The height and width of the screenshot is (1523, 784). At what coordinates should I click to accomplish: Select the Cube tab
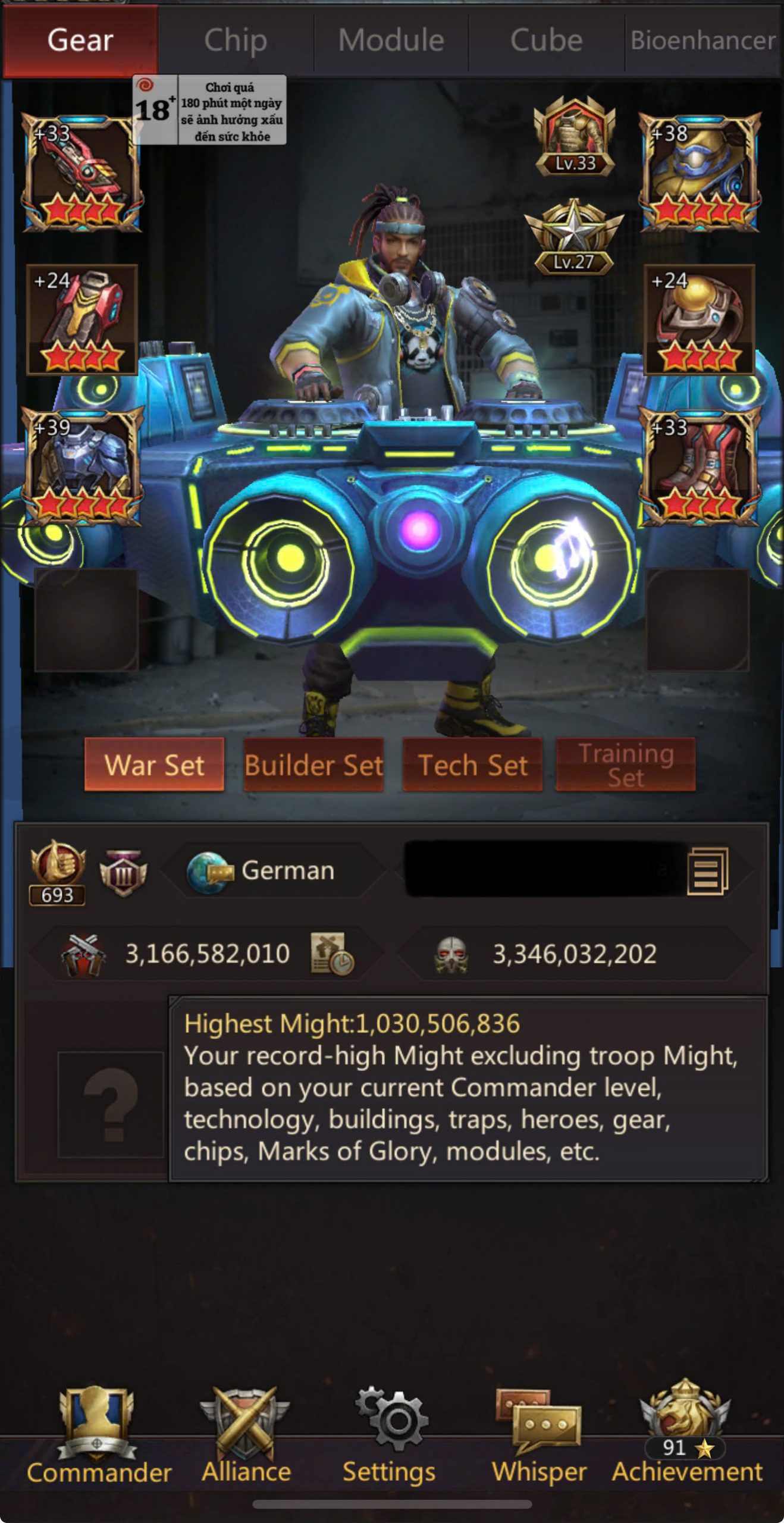[x=546, y=41]
